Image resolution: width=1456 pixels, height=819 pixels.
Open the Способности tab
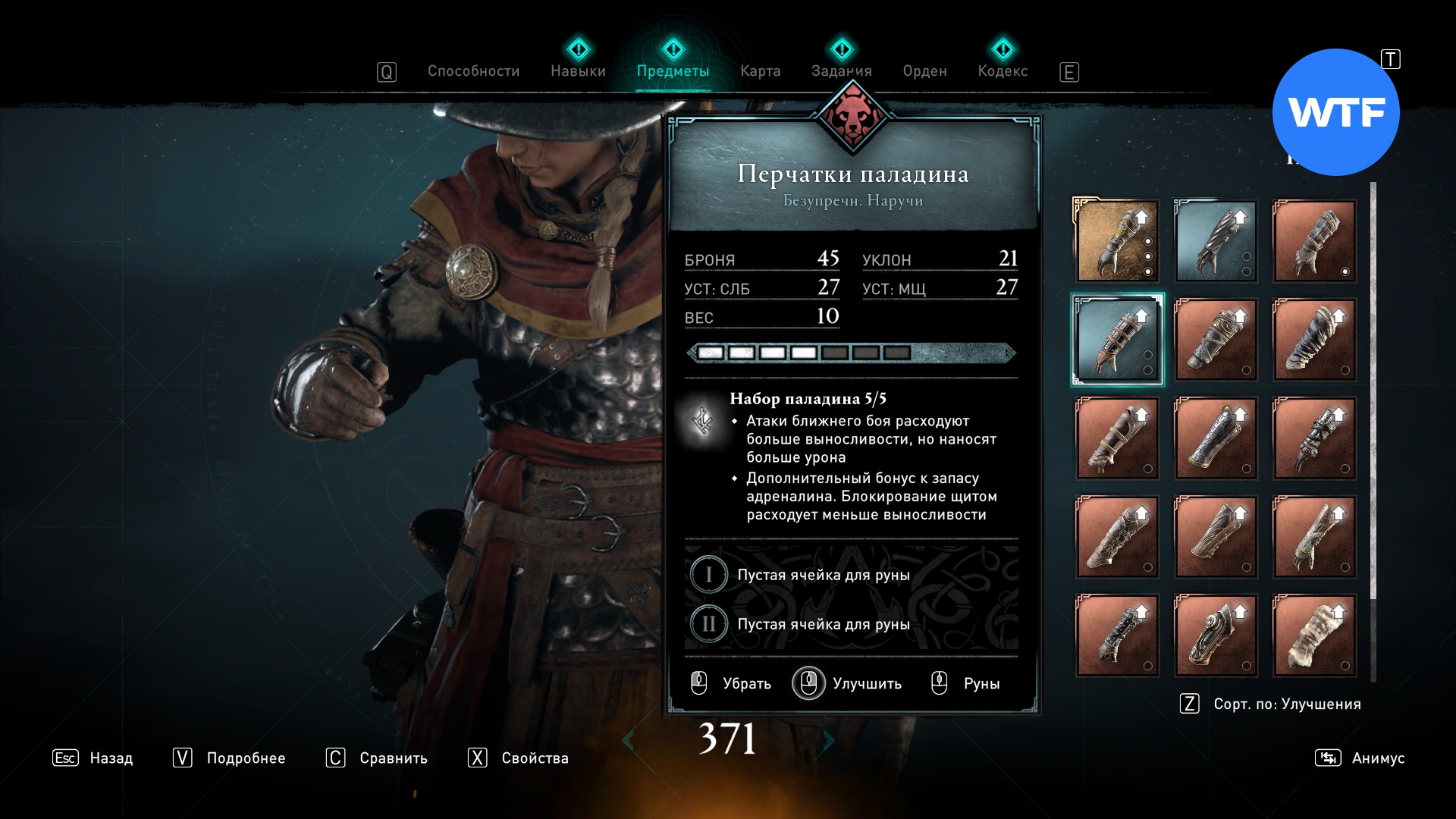(473, 71)
